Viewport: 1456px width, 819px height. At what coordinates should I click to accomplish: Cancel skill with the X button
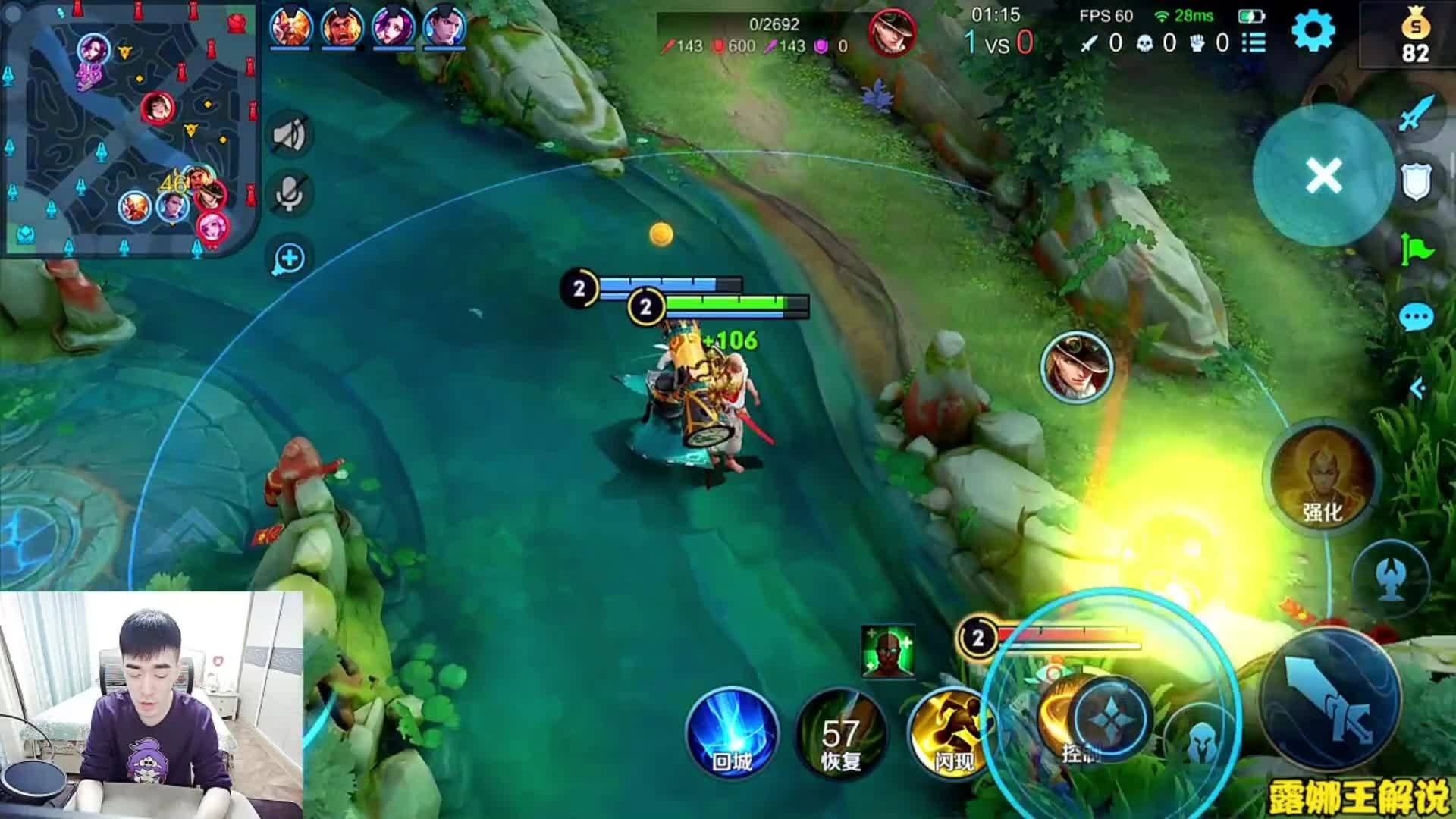coord(1323,176)
